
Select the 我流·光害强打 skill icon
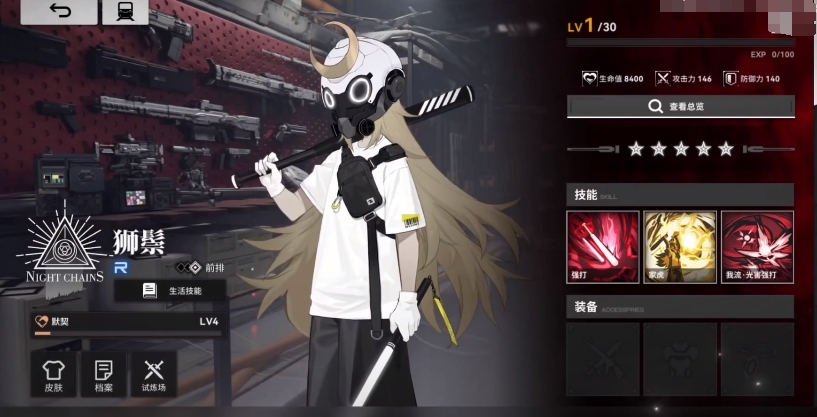757,247
